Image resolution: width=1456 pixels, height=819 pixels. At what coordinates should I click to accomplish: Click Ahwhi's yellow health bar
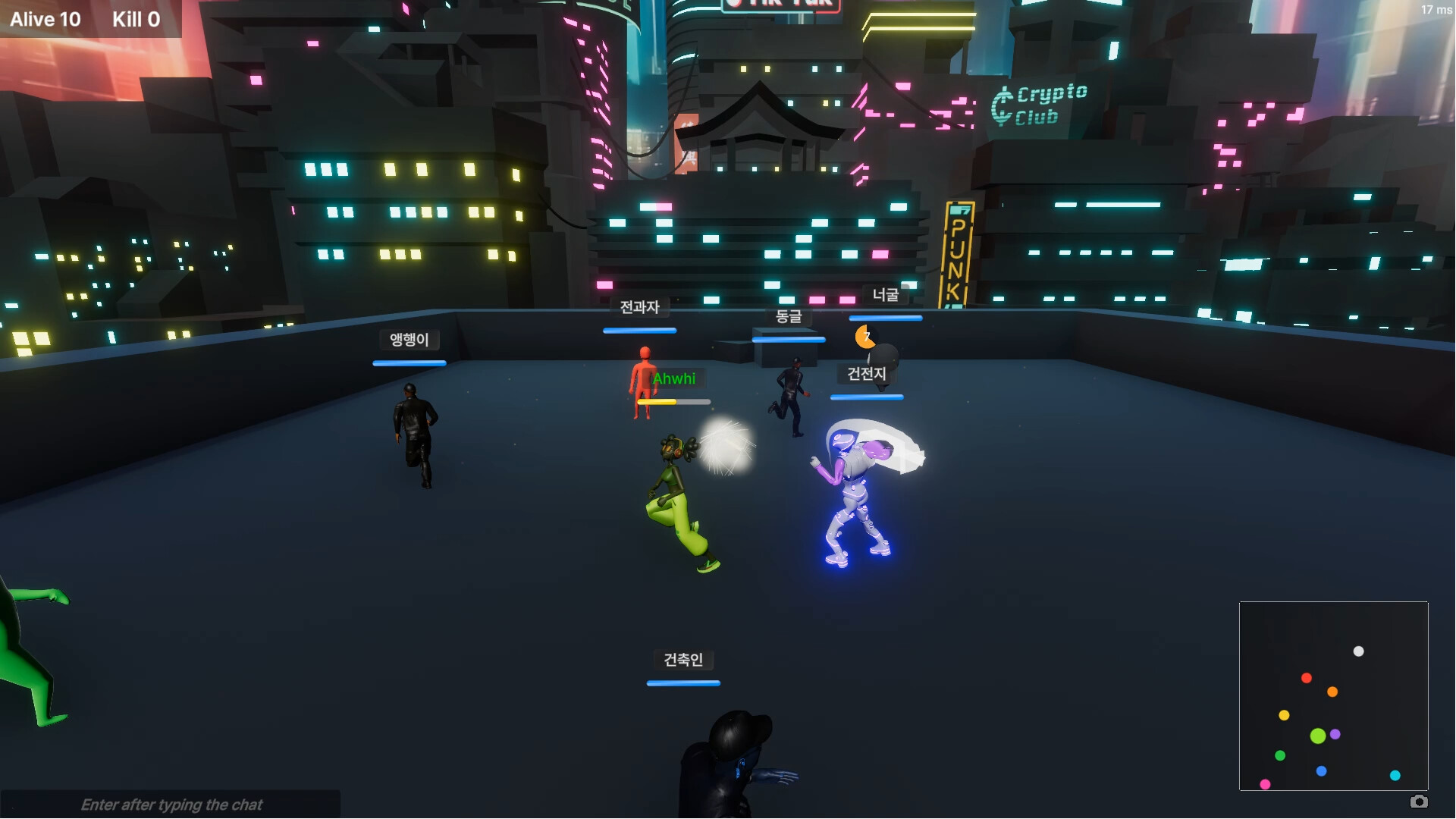pos(657,403)
